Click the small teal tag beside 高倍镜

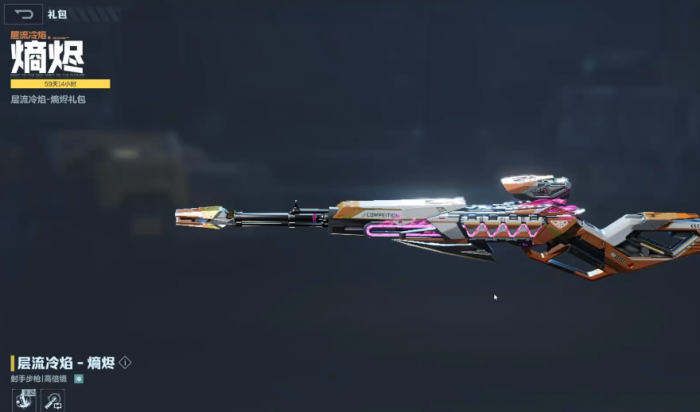(x=79, y=378)
